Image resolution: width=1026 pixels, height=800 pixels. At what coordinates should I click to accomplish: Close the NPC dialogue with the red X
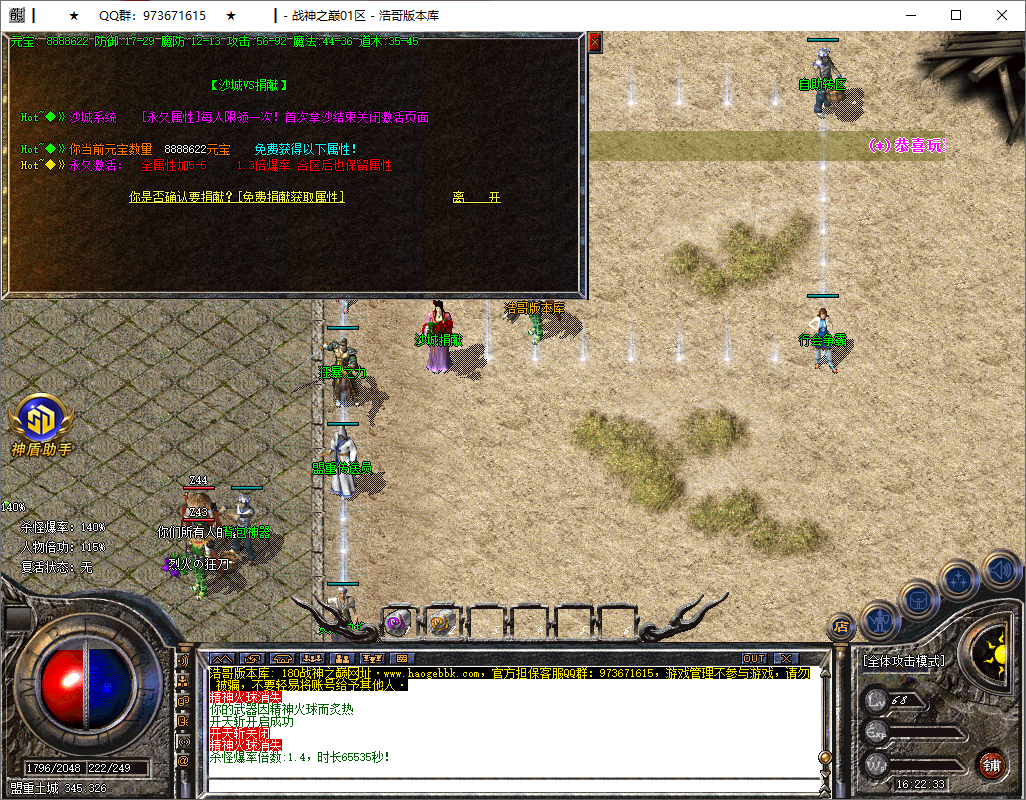(595, 42)
